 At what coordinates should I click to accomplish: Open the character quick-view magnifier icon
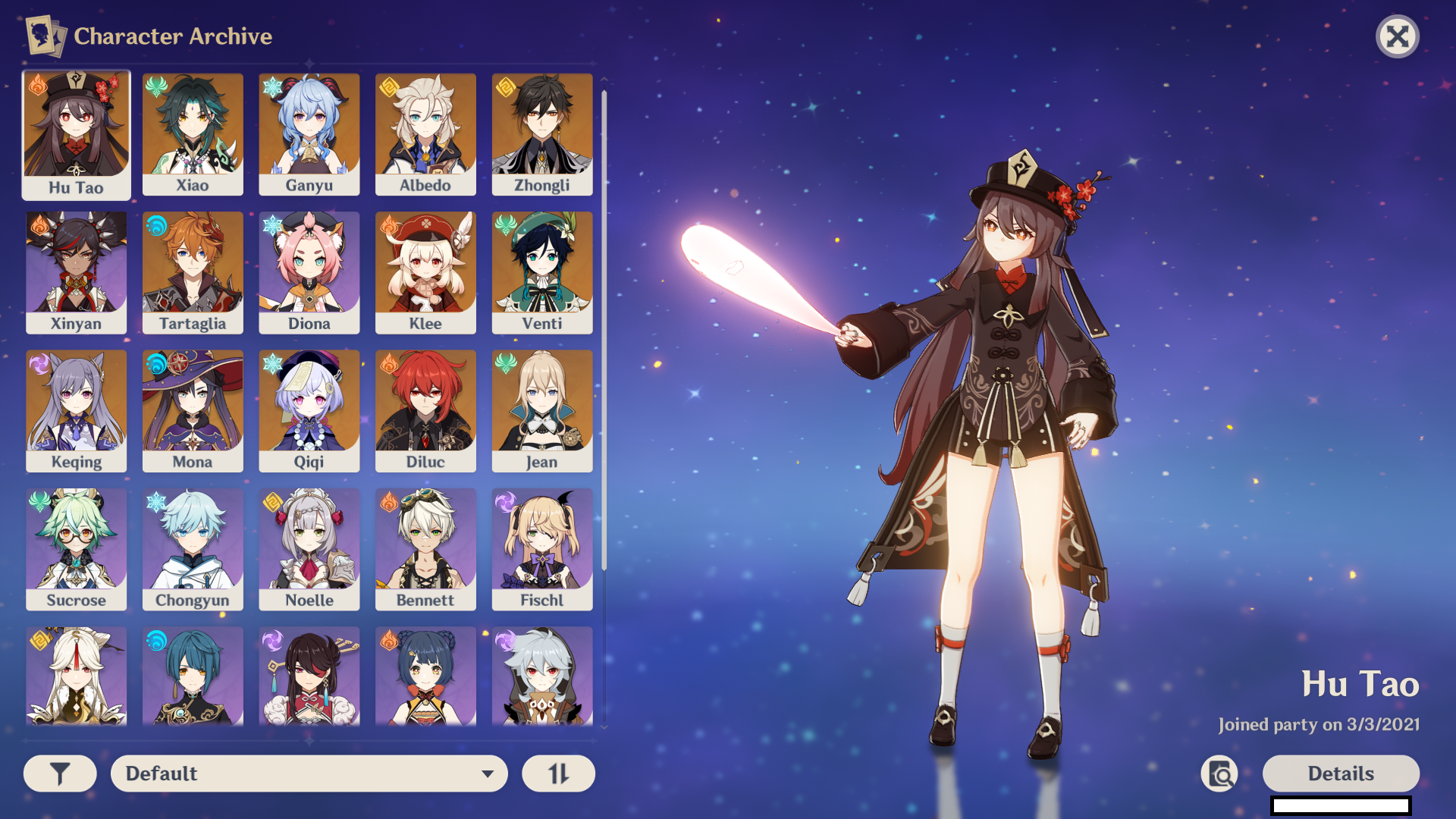click(1219, 773)
